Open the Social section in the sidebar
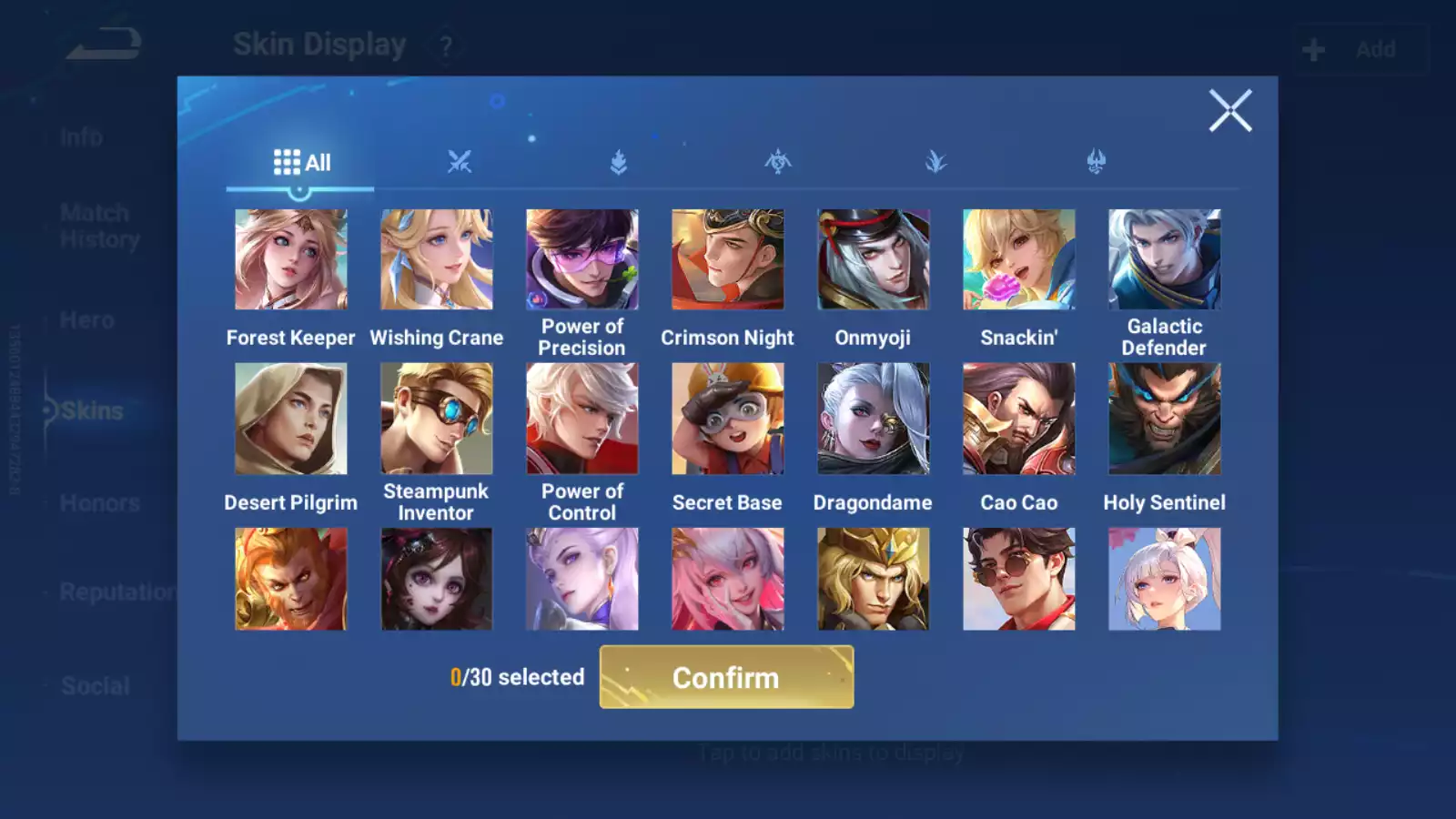The height and width of the screenshot is (819, 1456). (x=95, y=686)
